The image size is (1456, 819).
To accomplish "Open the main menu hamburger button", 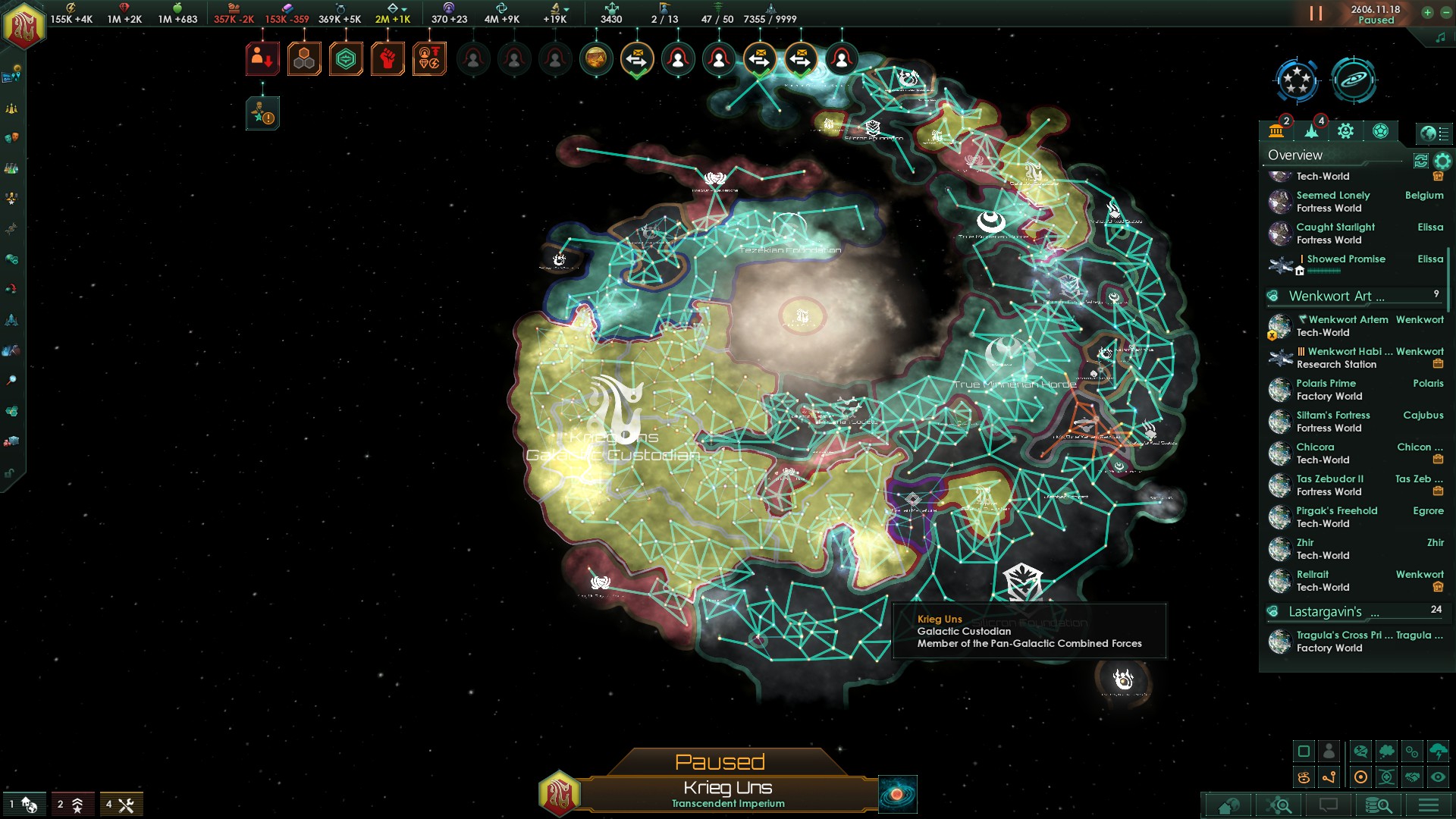I will point(1428,805).
